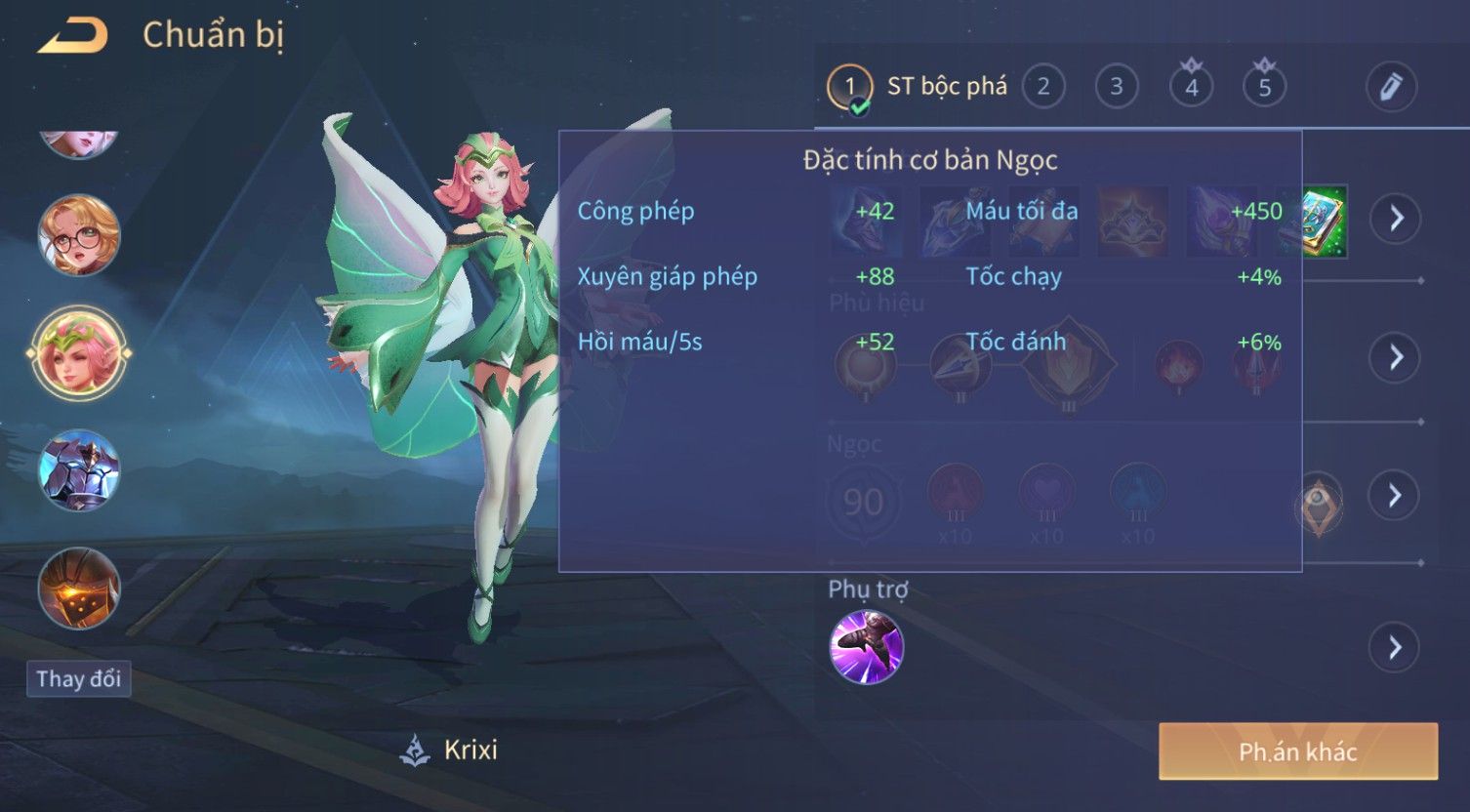The height and width of the screenshot is (812, 1470).
Task: Choose the Ph.án khác button
Action: [x=1297, y=751]
